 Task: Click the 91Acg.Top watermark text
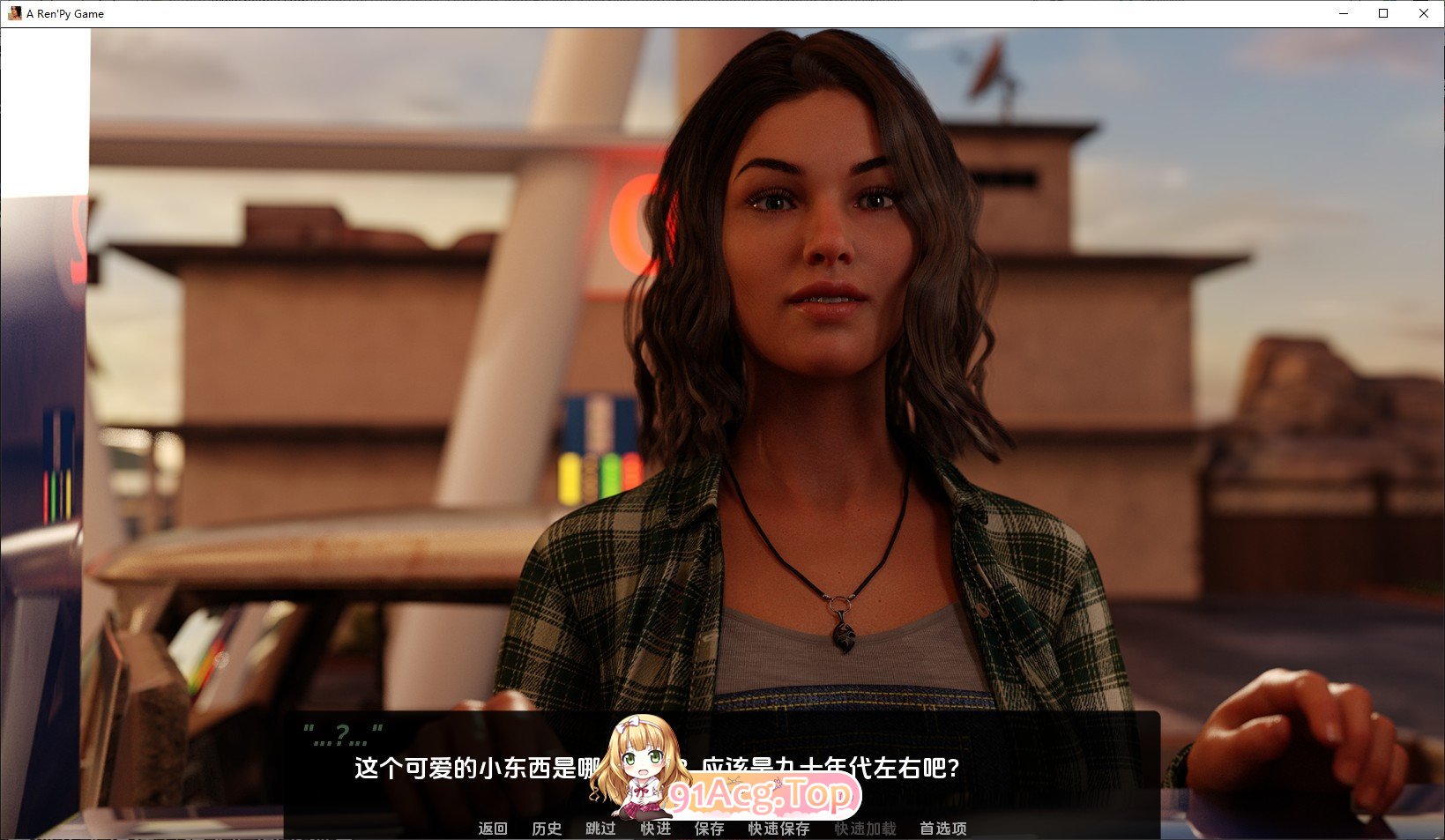pos(761,794)
